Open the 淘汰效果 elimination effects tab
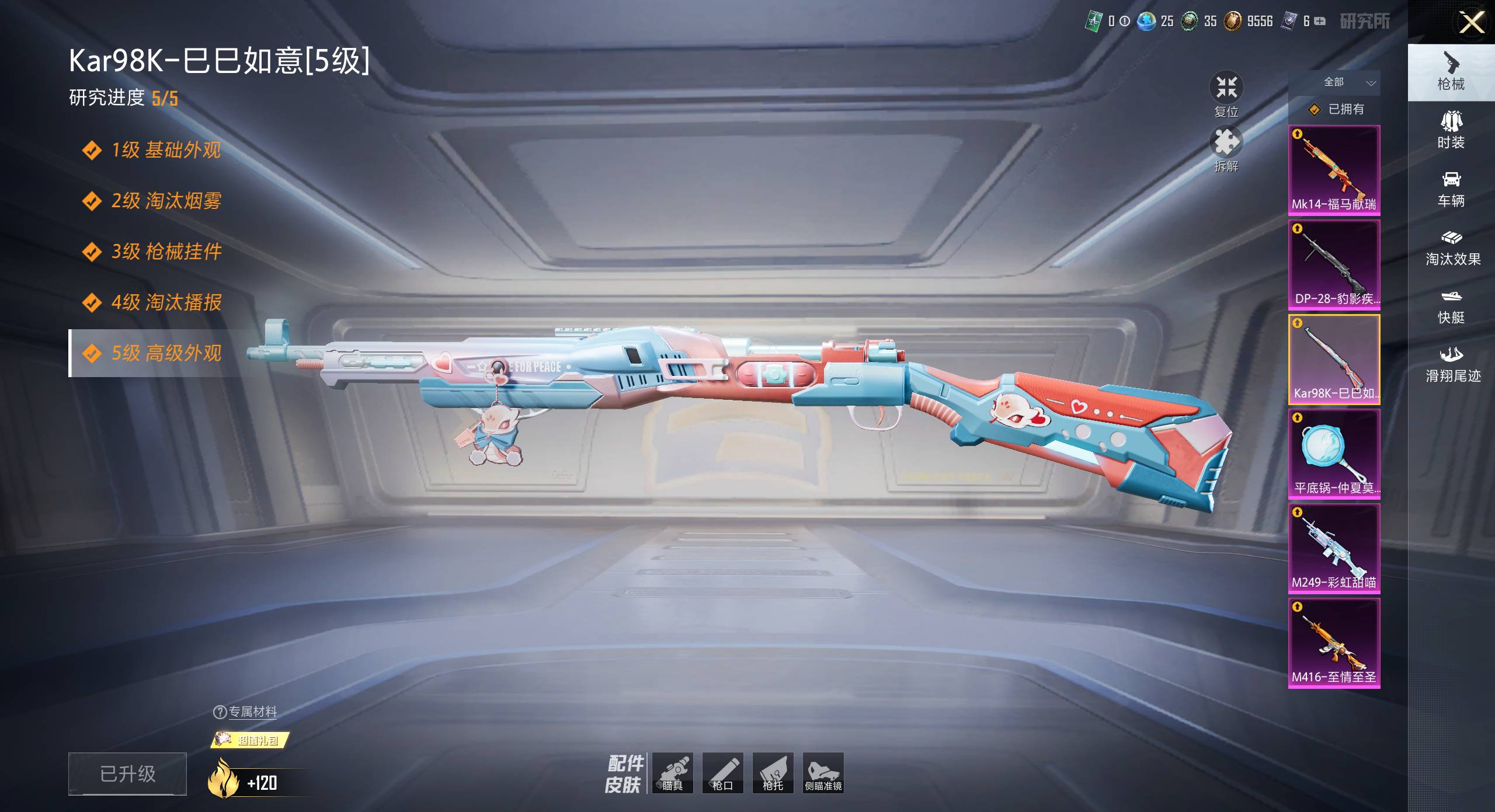Image resolution: width=1495 pixels, height=812 pixels. tap(1452, 248)
